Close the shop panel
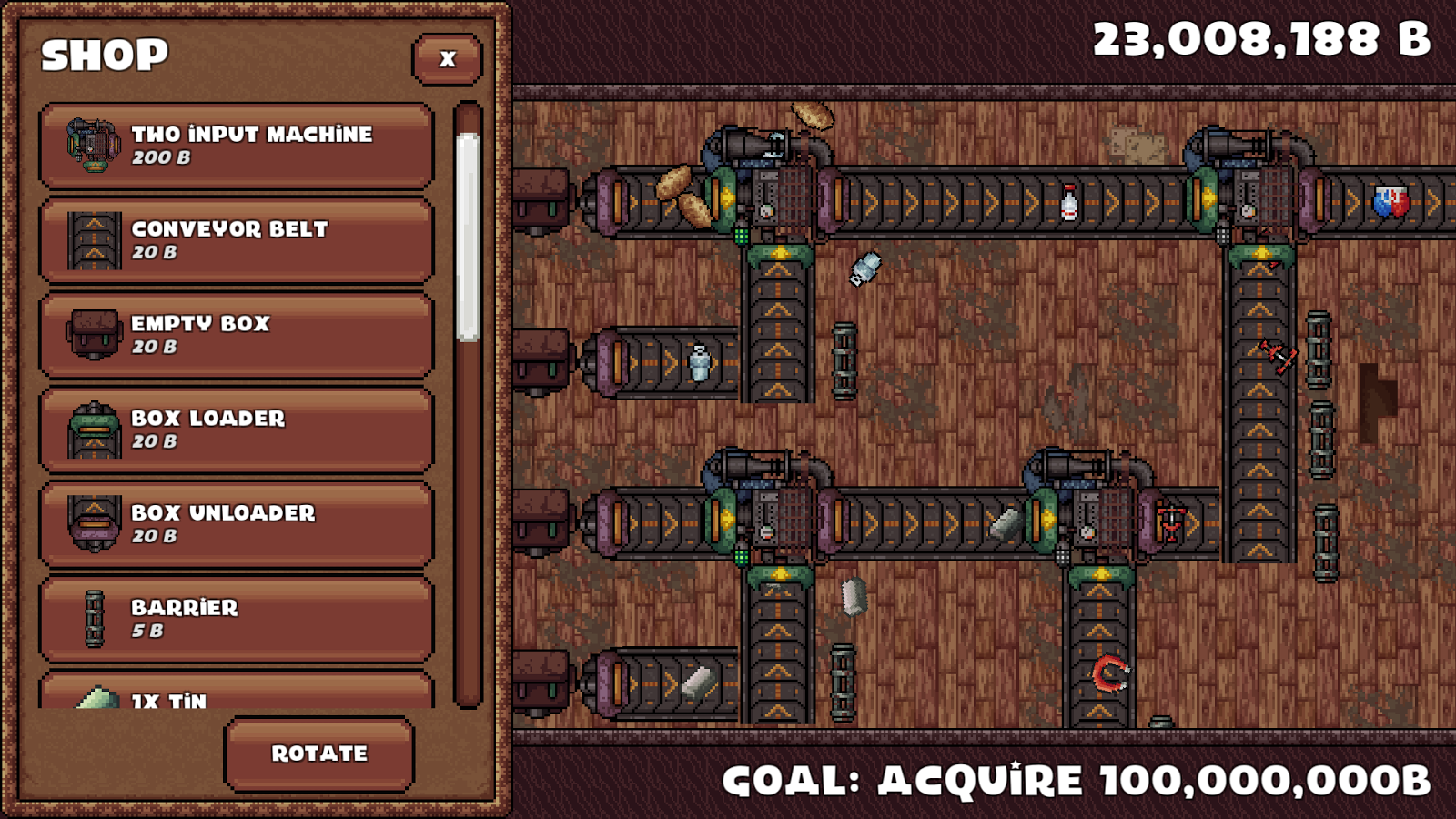The height and width of the screenshot is (819, 1456). coord(447,59)
